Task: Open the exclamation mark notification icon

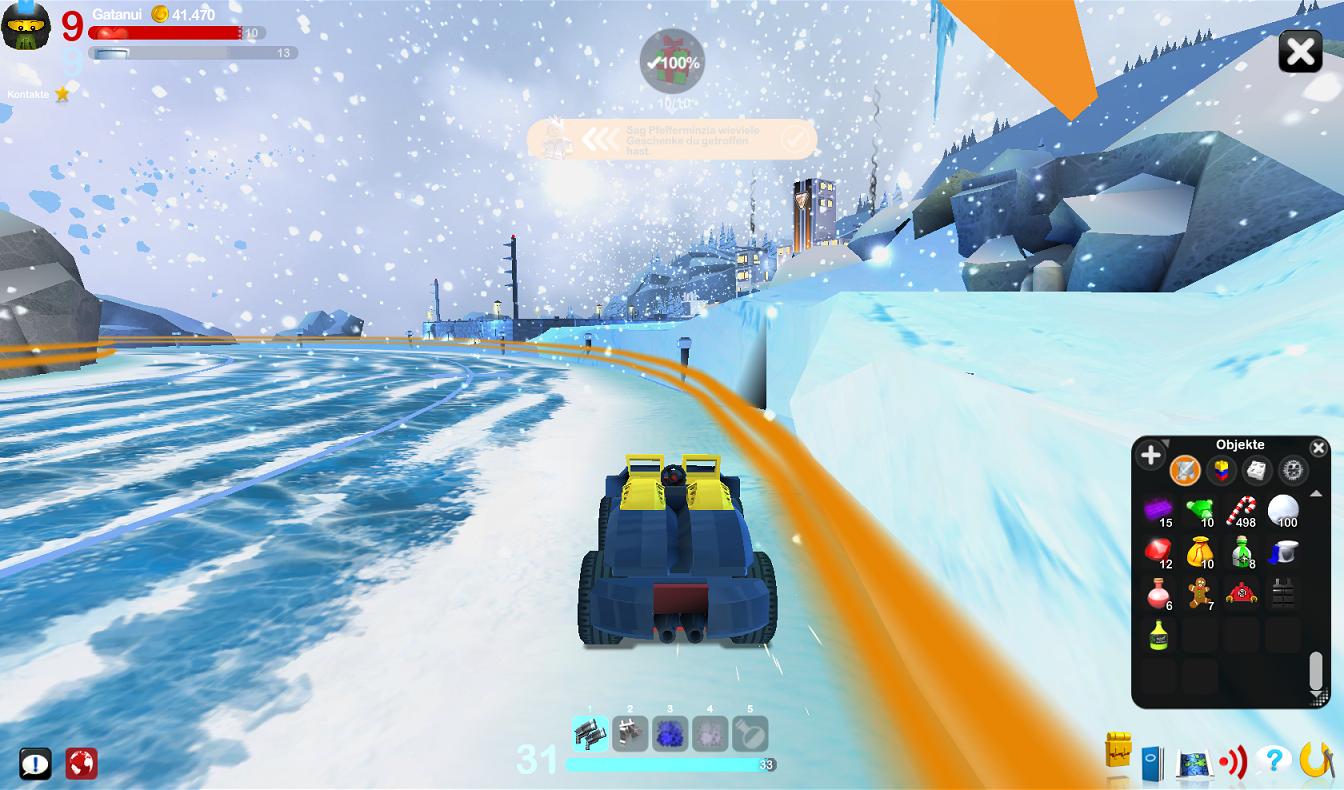Action: (x=36, y=763)
